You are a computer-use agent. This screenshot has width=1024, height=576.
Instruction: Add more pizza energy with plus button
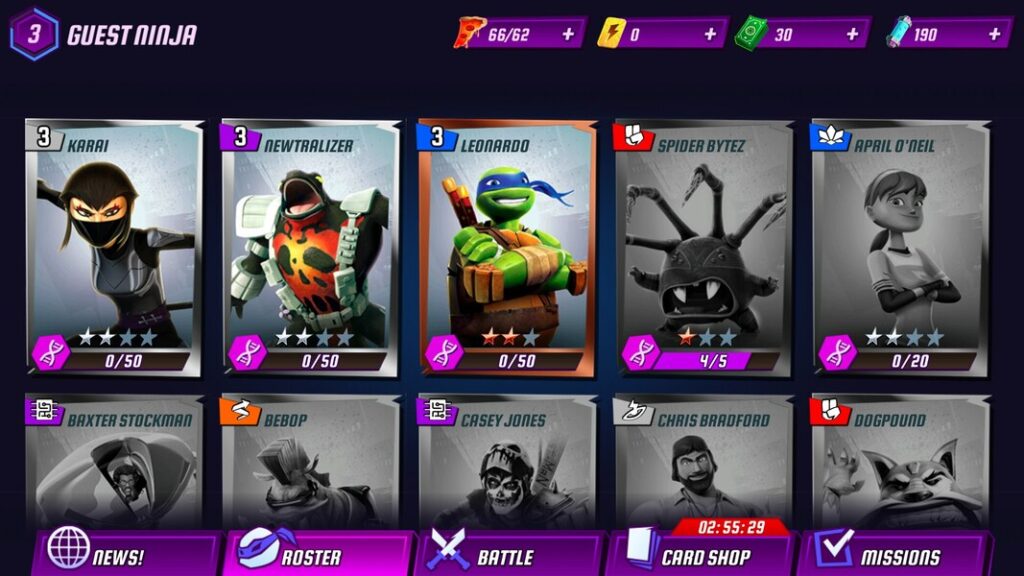[568, 34]
